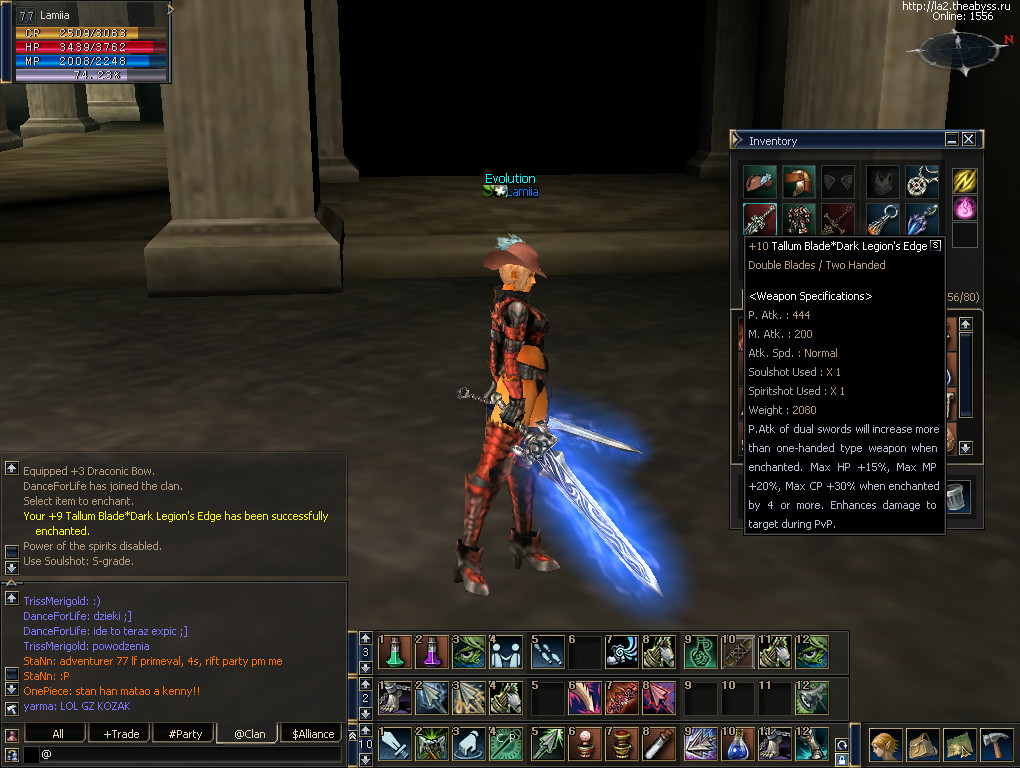Minimize the Inventory window

952,140
